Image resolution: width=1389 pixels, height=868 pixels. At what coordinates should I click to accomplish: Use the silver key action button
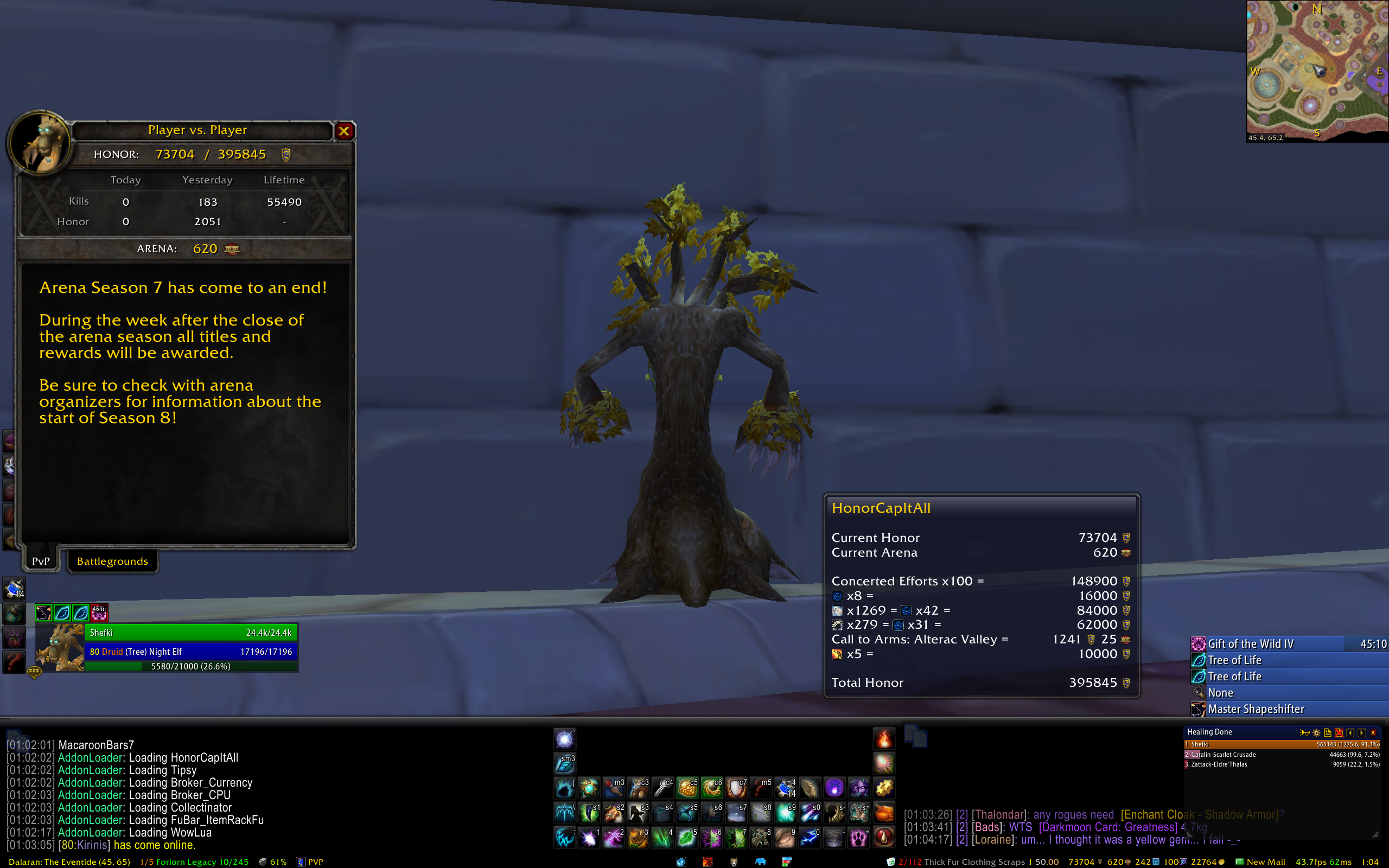(x=663, y=788)
